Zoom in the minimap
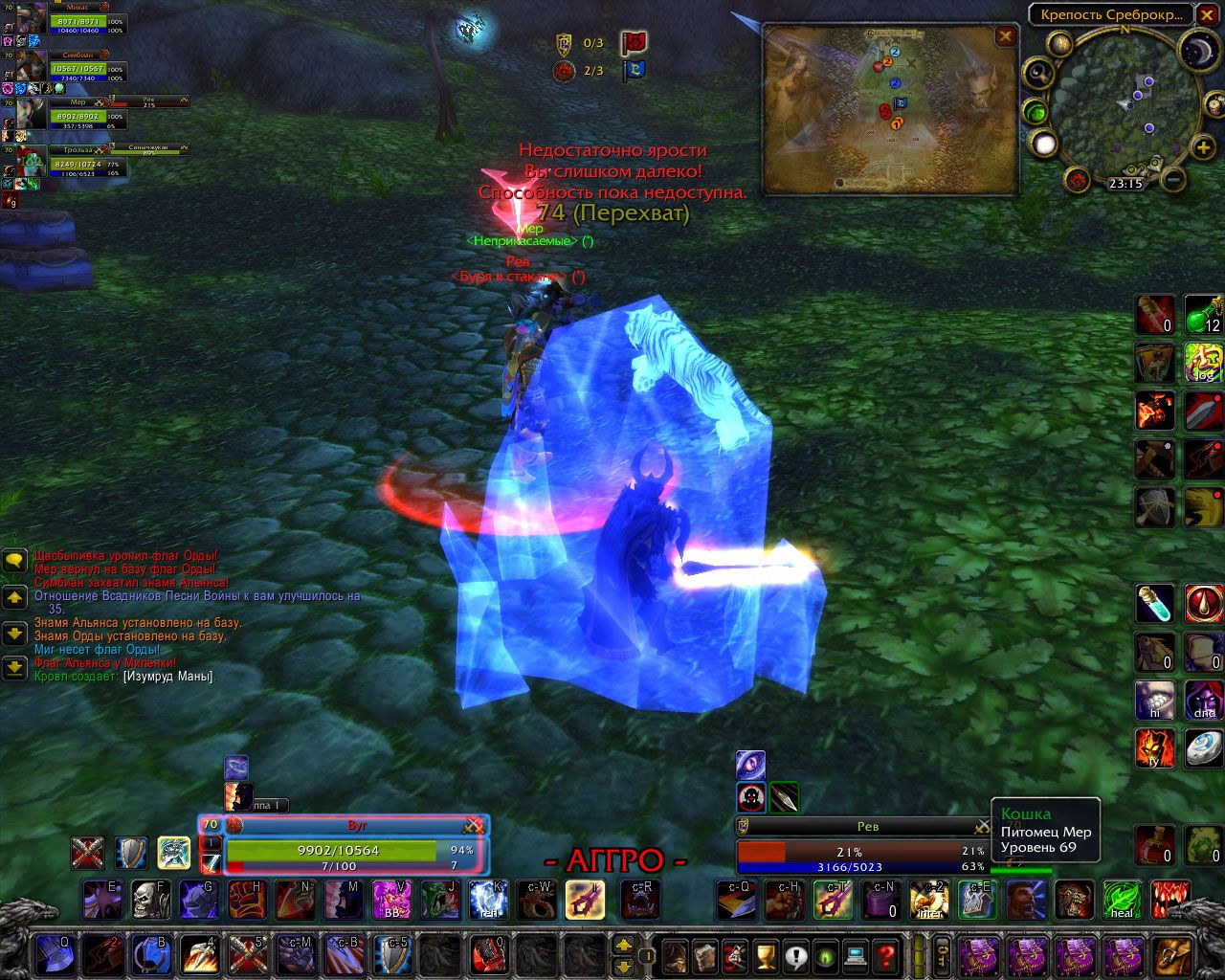The image size is (1225, 980). pos(1203,147)
